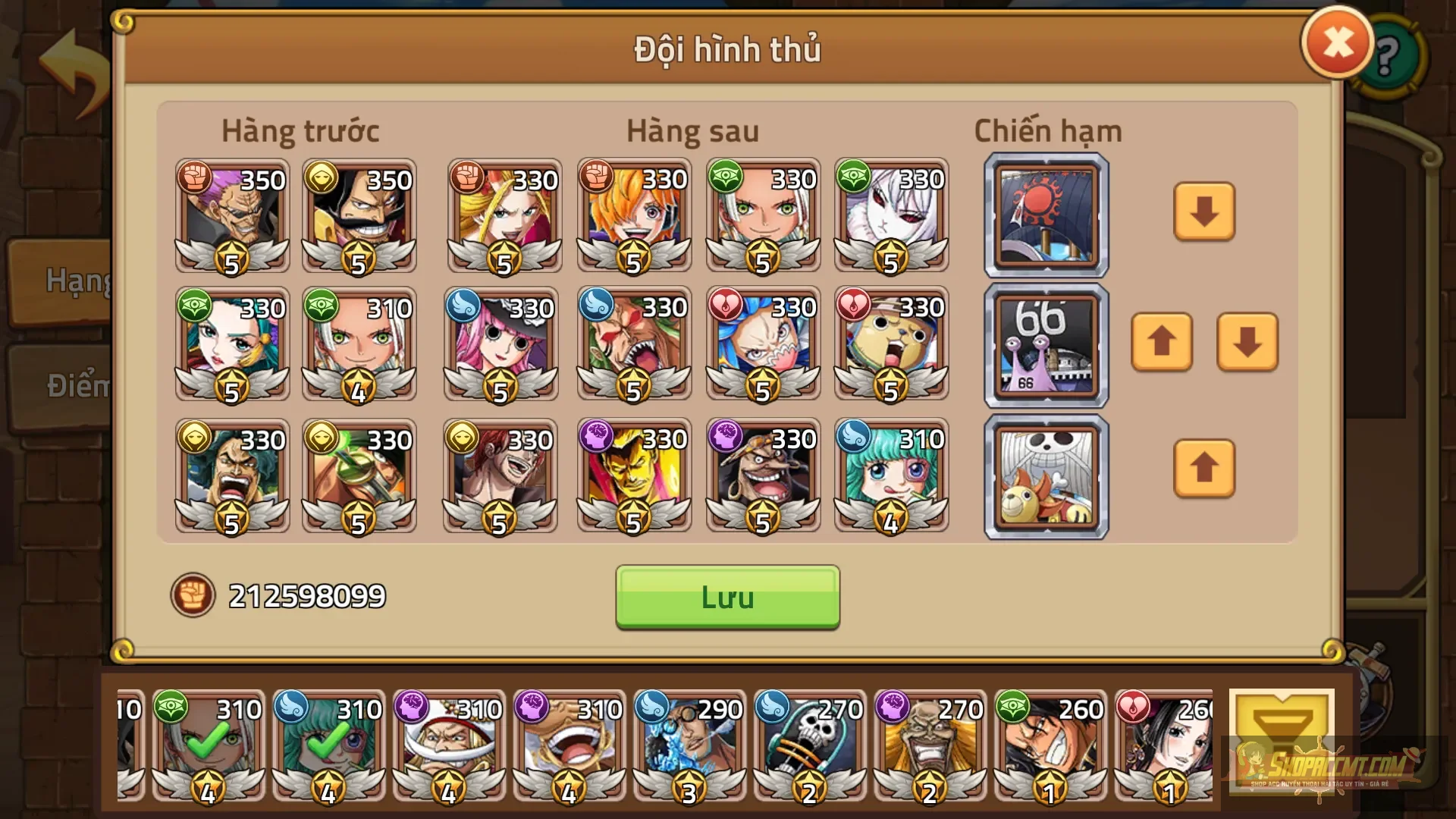Click the star 5 badge on Zephyr's card
1456x819 pixels.
pos(231,259)
